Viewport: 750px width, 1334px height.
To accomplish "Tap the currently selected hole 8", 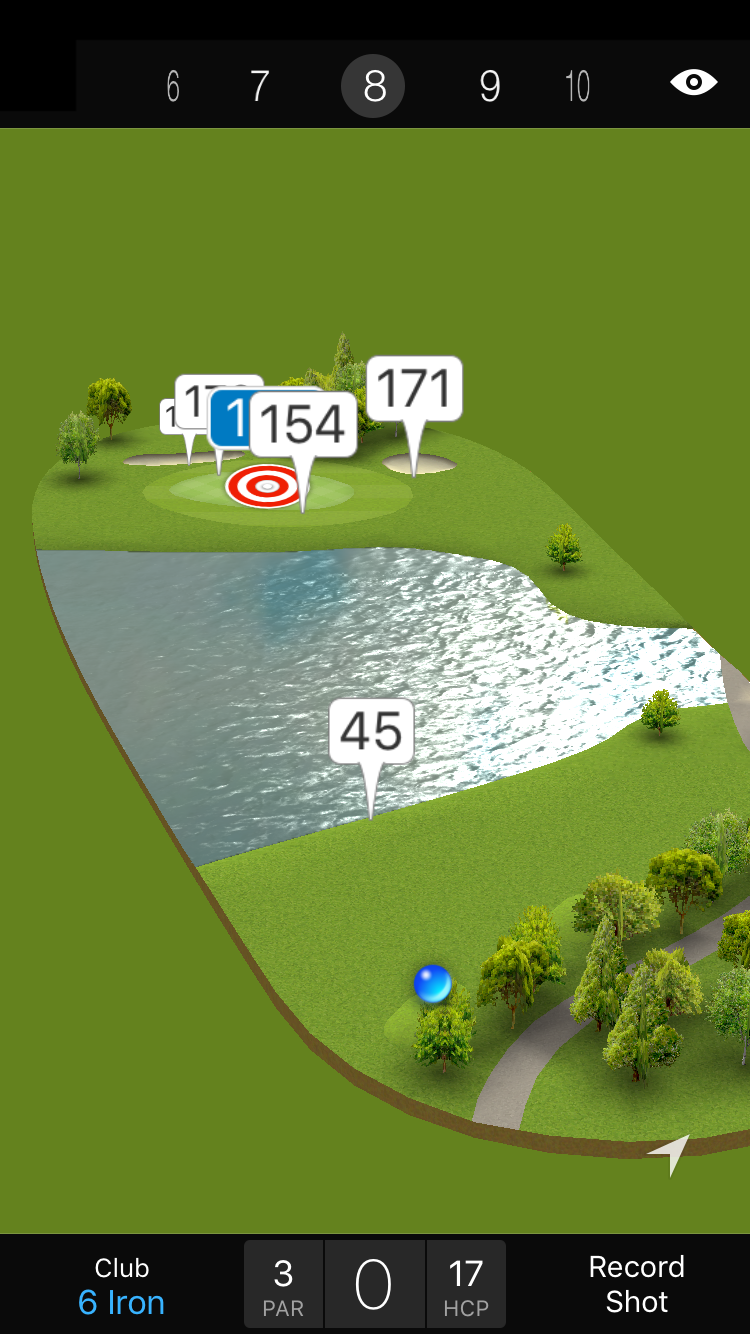I will [373, 87].
